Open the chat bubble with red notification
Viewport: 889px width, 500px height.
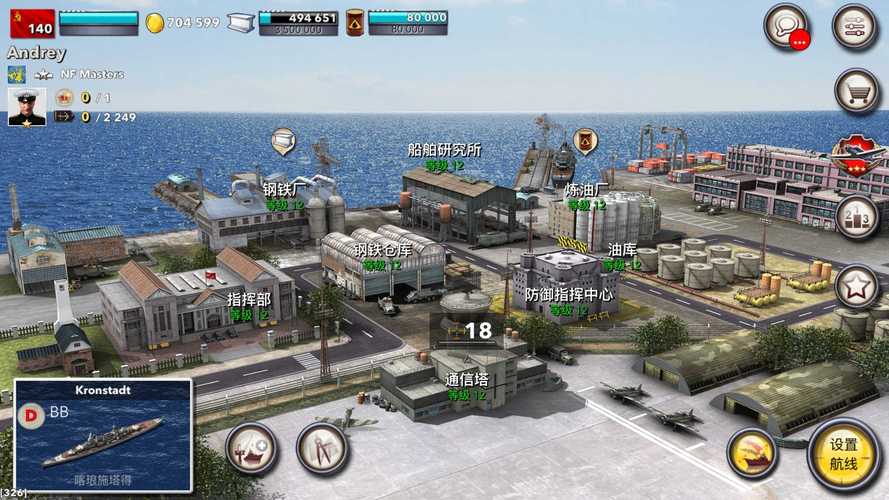point(786,26)
